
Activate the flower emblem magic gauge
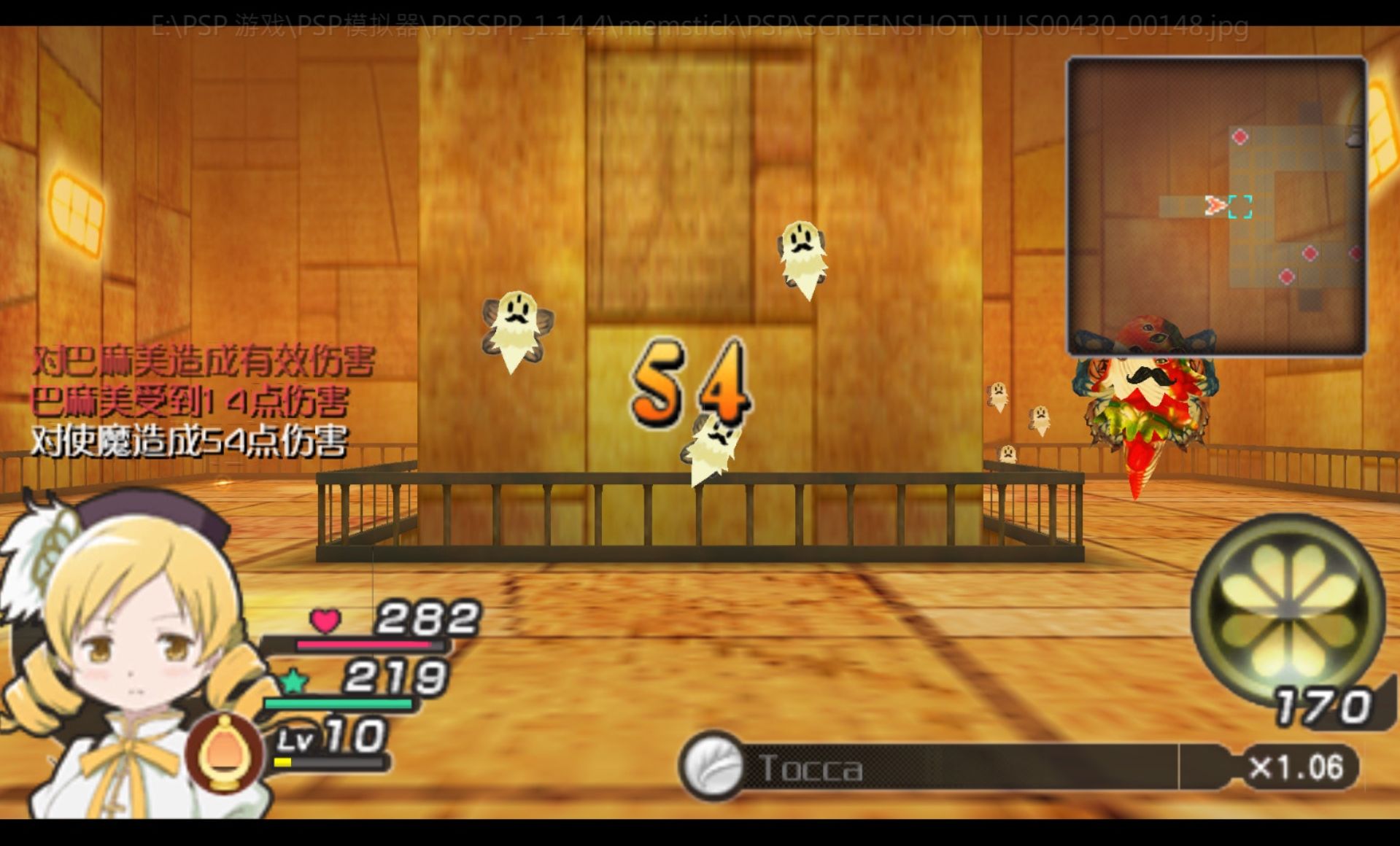1288,609
